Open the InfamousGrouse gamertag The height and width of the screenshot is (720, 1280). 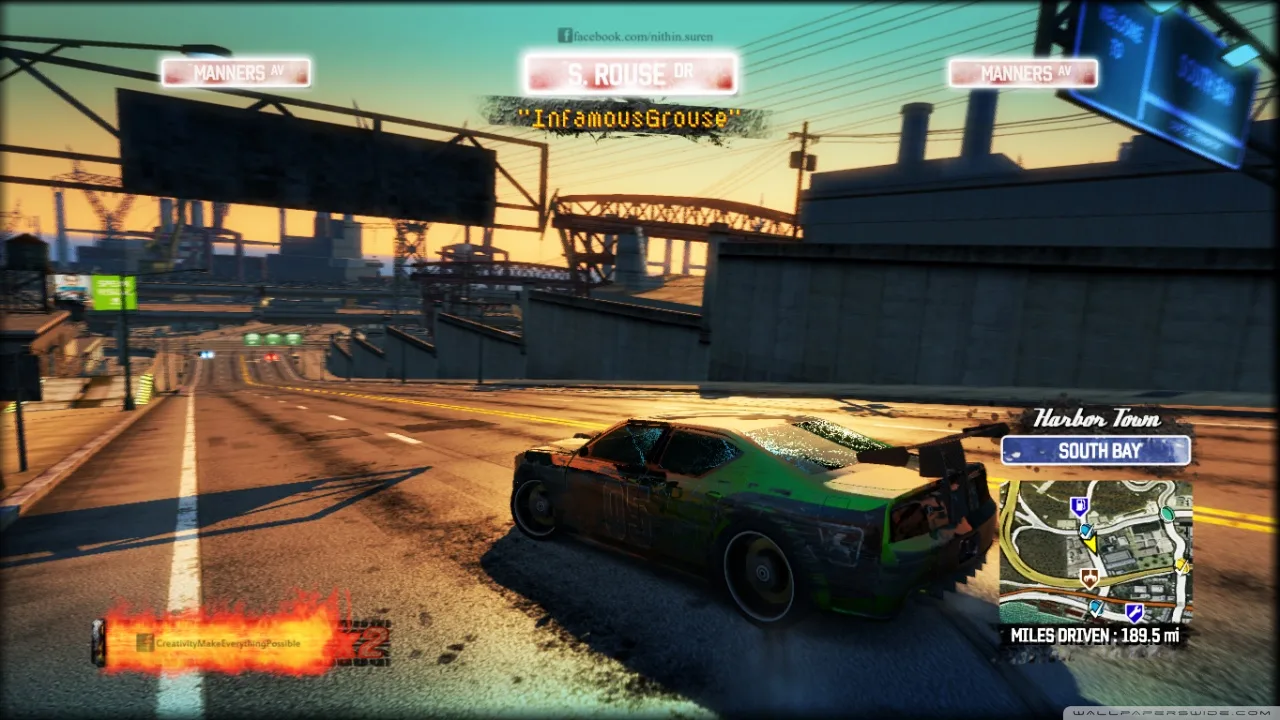click(629, 118)
